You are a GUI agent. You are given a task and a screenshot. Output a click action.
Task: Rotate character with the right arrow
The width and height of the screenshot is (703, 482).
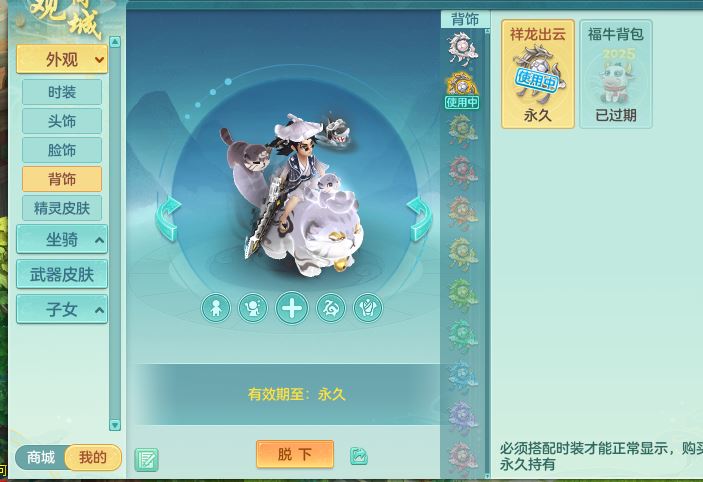(419, 218)
